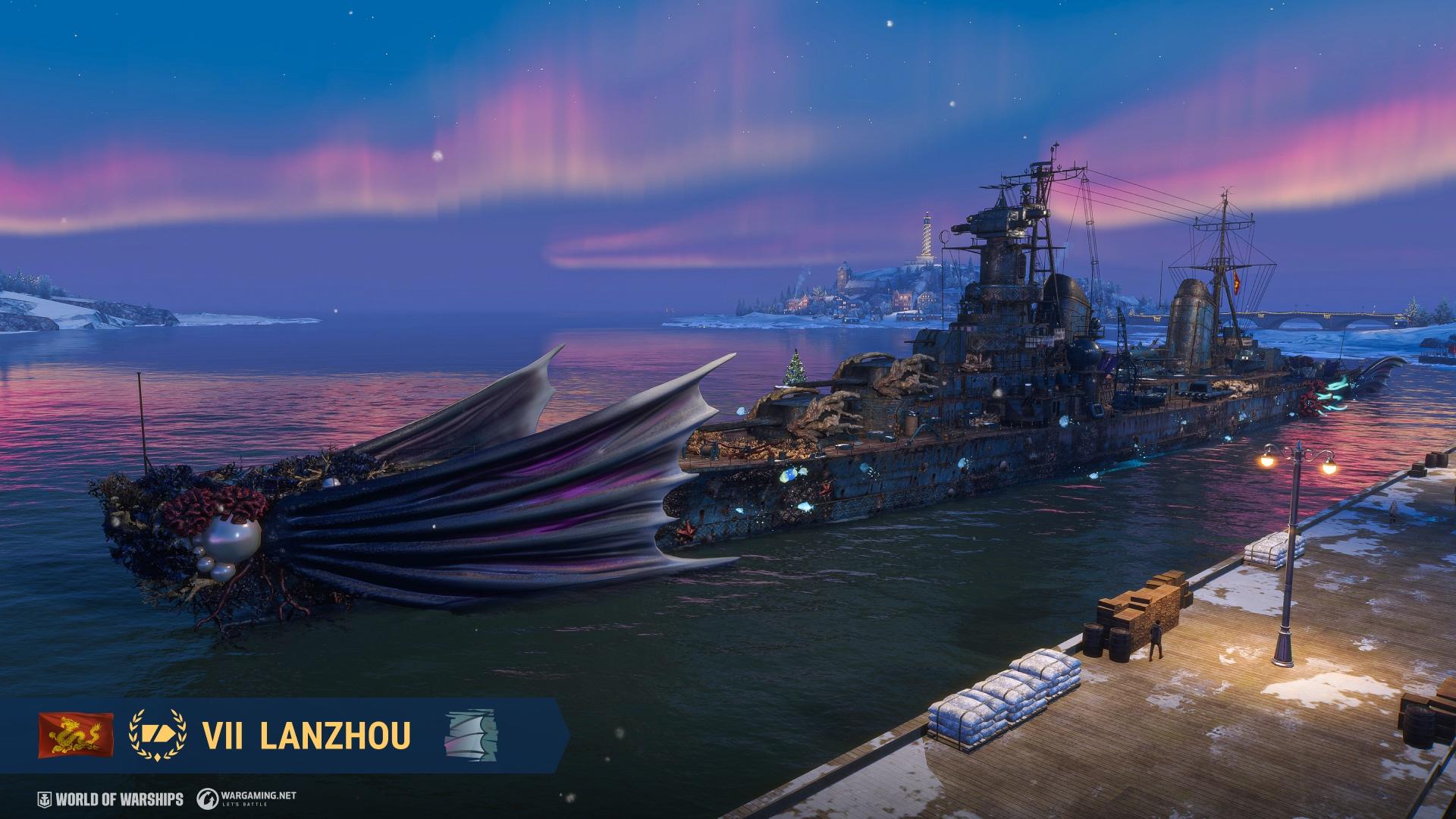Open the Wargaming.net logo link
The height and width of the screenshot is (819, 1456).
point(246,799)
